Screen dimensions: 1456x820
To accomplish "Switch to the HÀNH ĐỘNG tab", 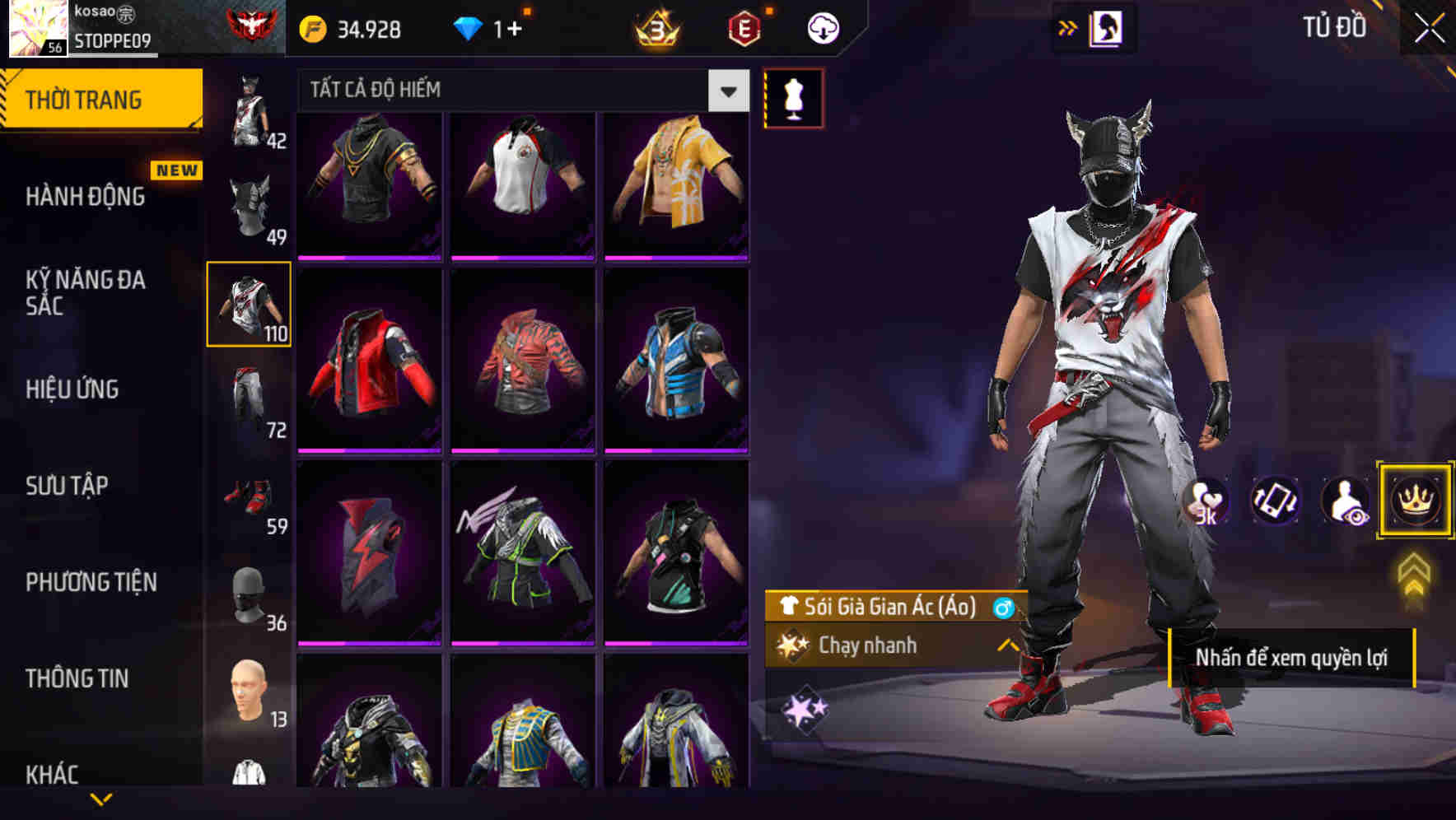I will pos(87,196).
